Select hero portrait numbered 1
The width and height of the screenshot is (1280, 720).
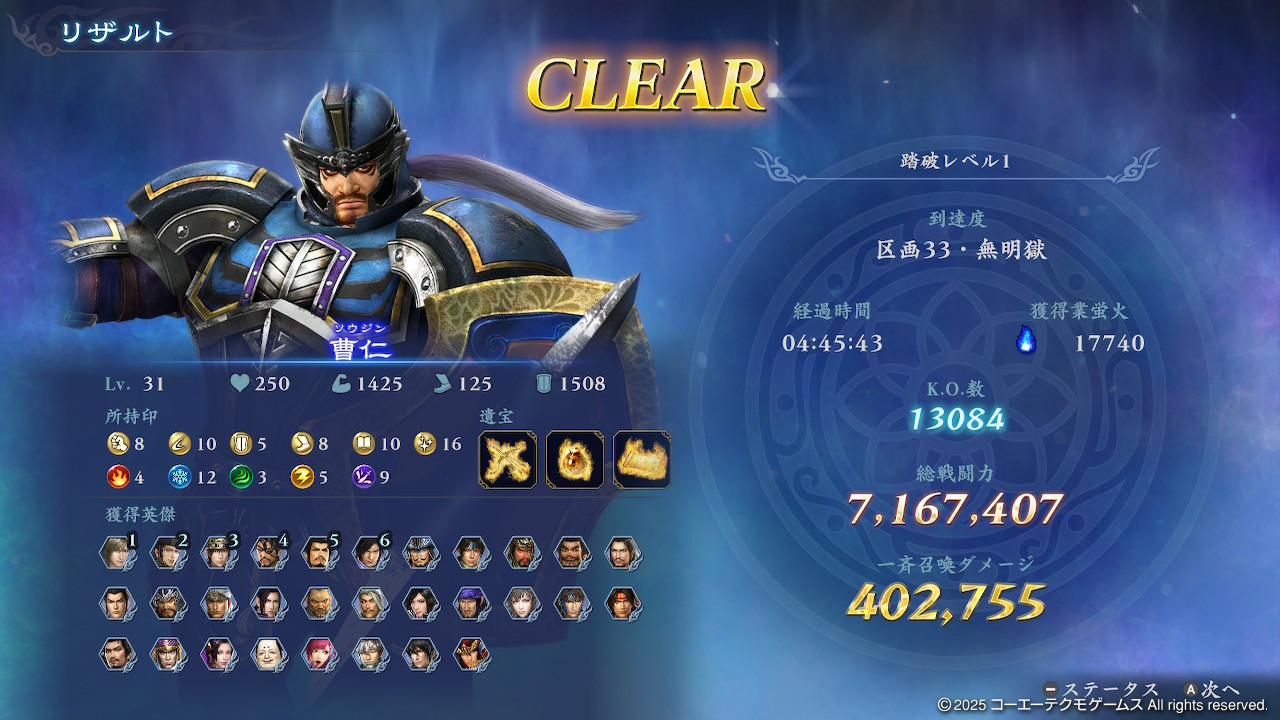click(x=116, y=553)
